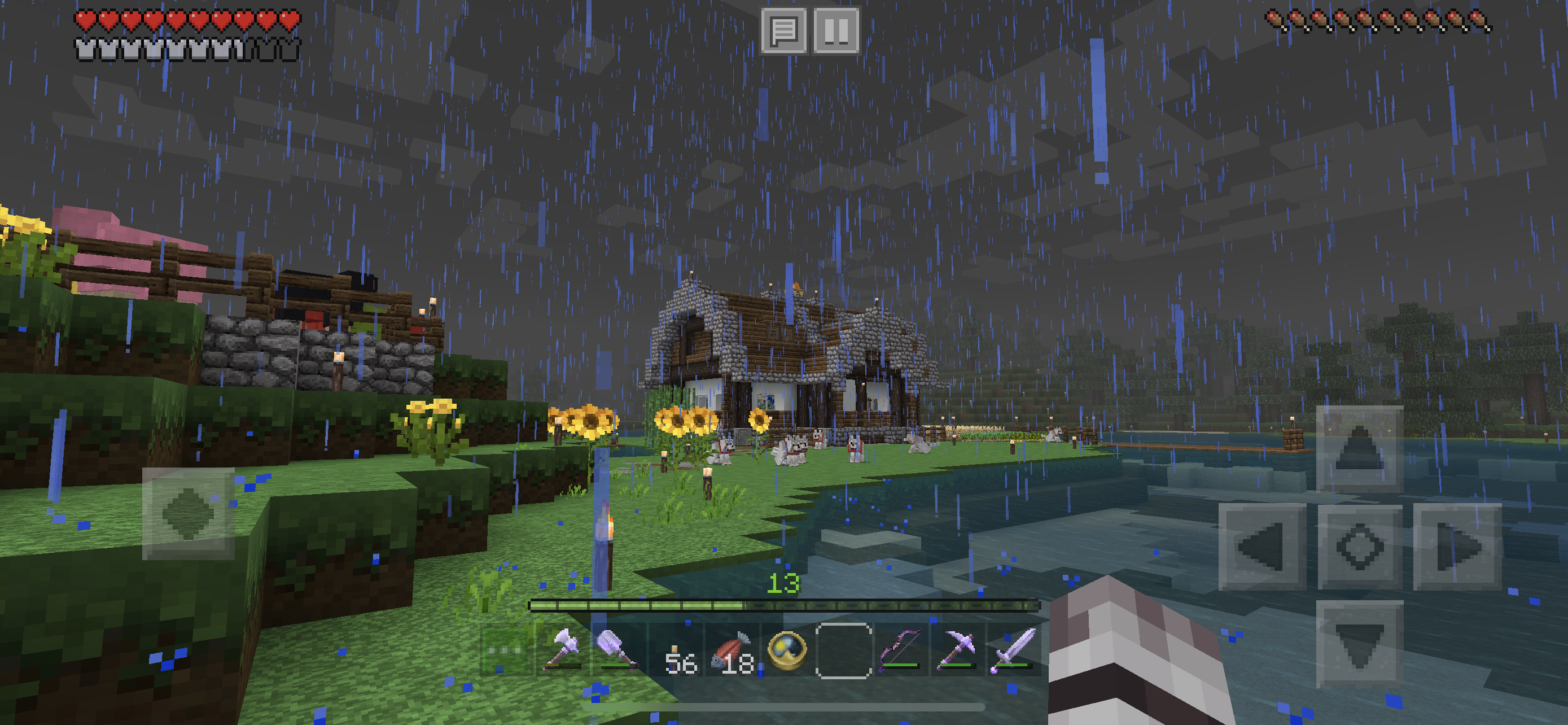Tap the strafe left arrow

(1262, 546)
